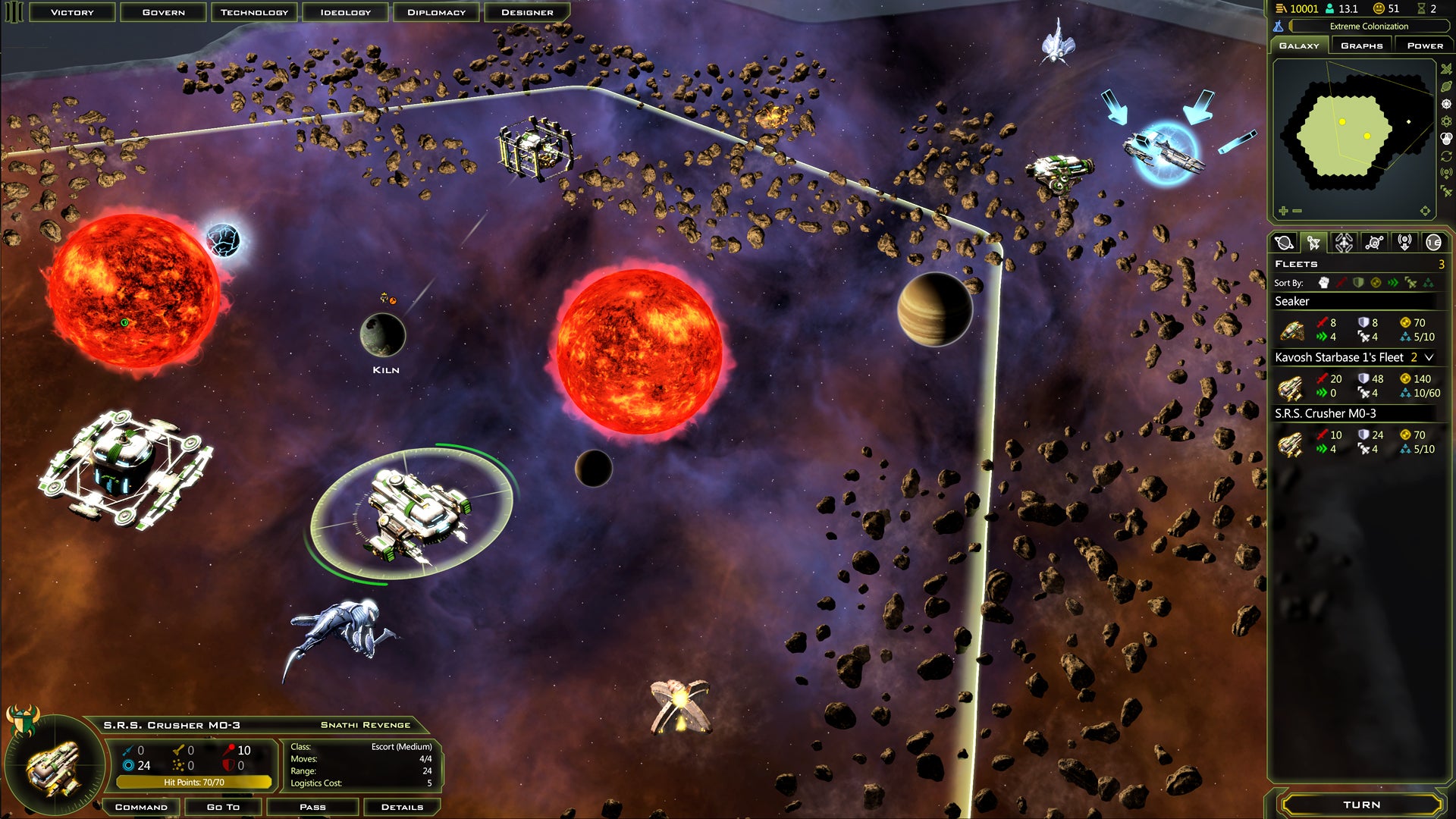Open the Govern screen
1456x819 pixels.
click(163, 12)
